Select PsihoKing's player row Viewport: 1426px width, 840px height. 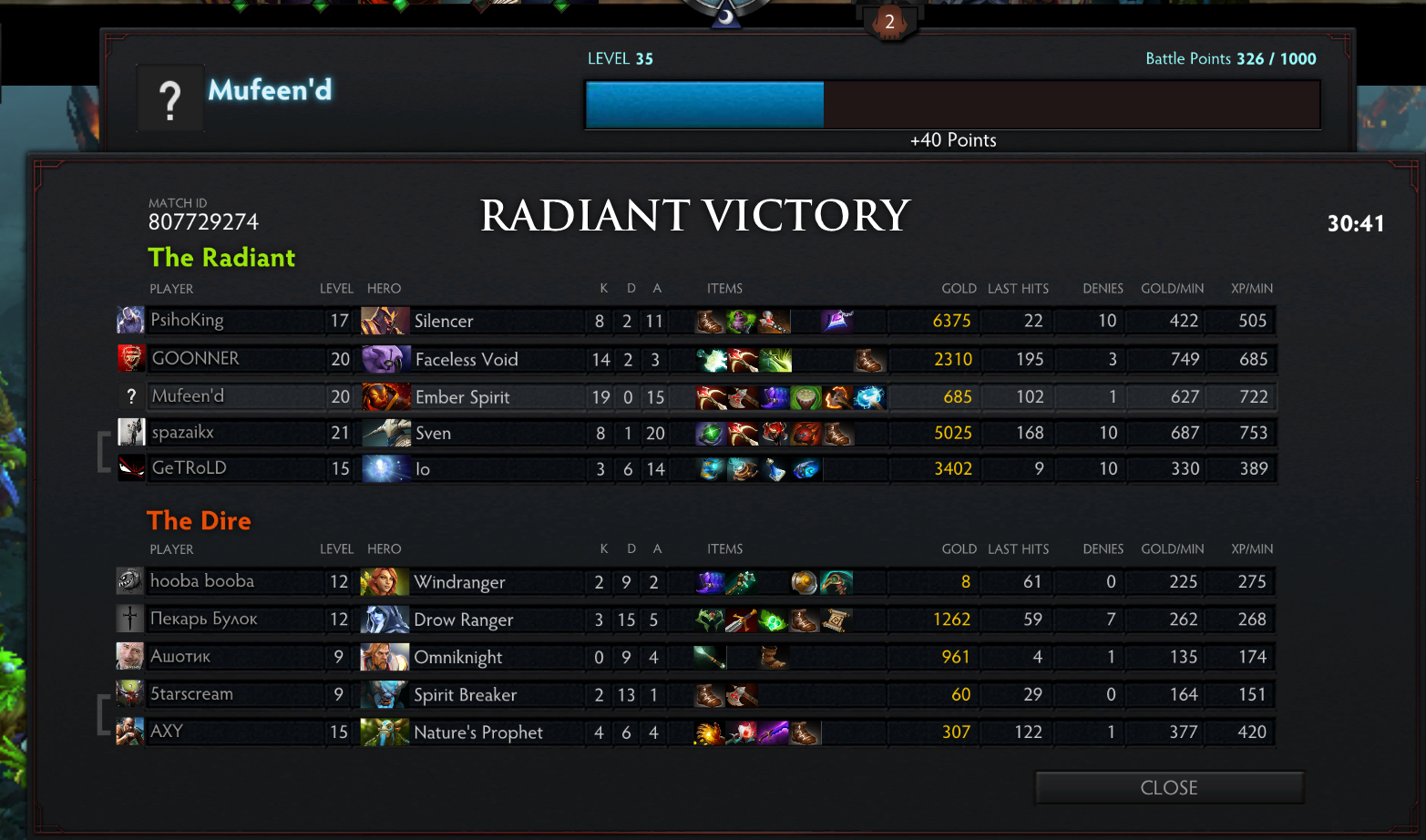click(x=187, y=321)
